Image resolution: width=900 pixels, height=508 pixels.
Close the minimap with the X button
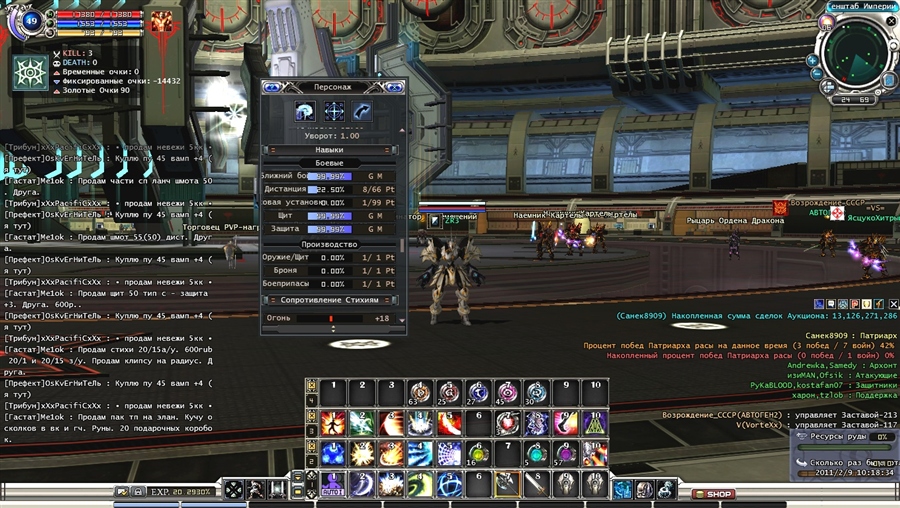click(891, 20)
